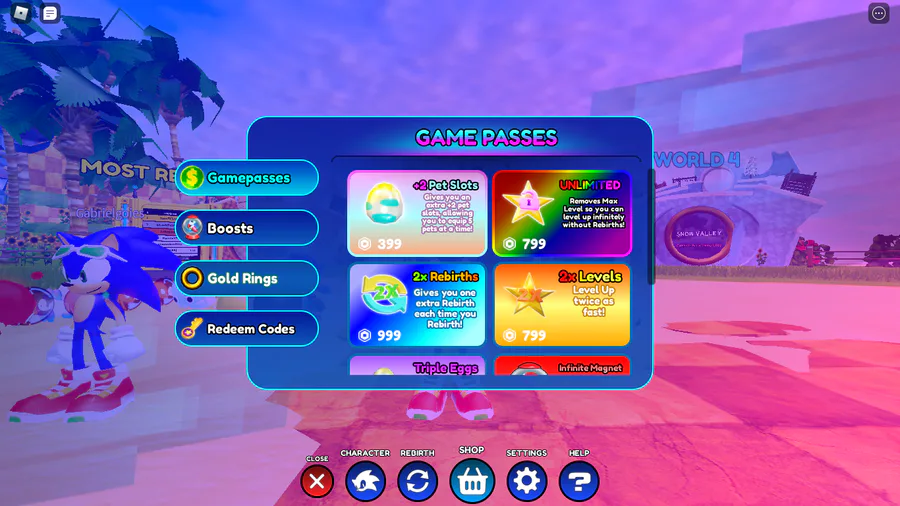
Task: Pick the Triple Eggs game pass
Action: tap(417, 367)
